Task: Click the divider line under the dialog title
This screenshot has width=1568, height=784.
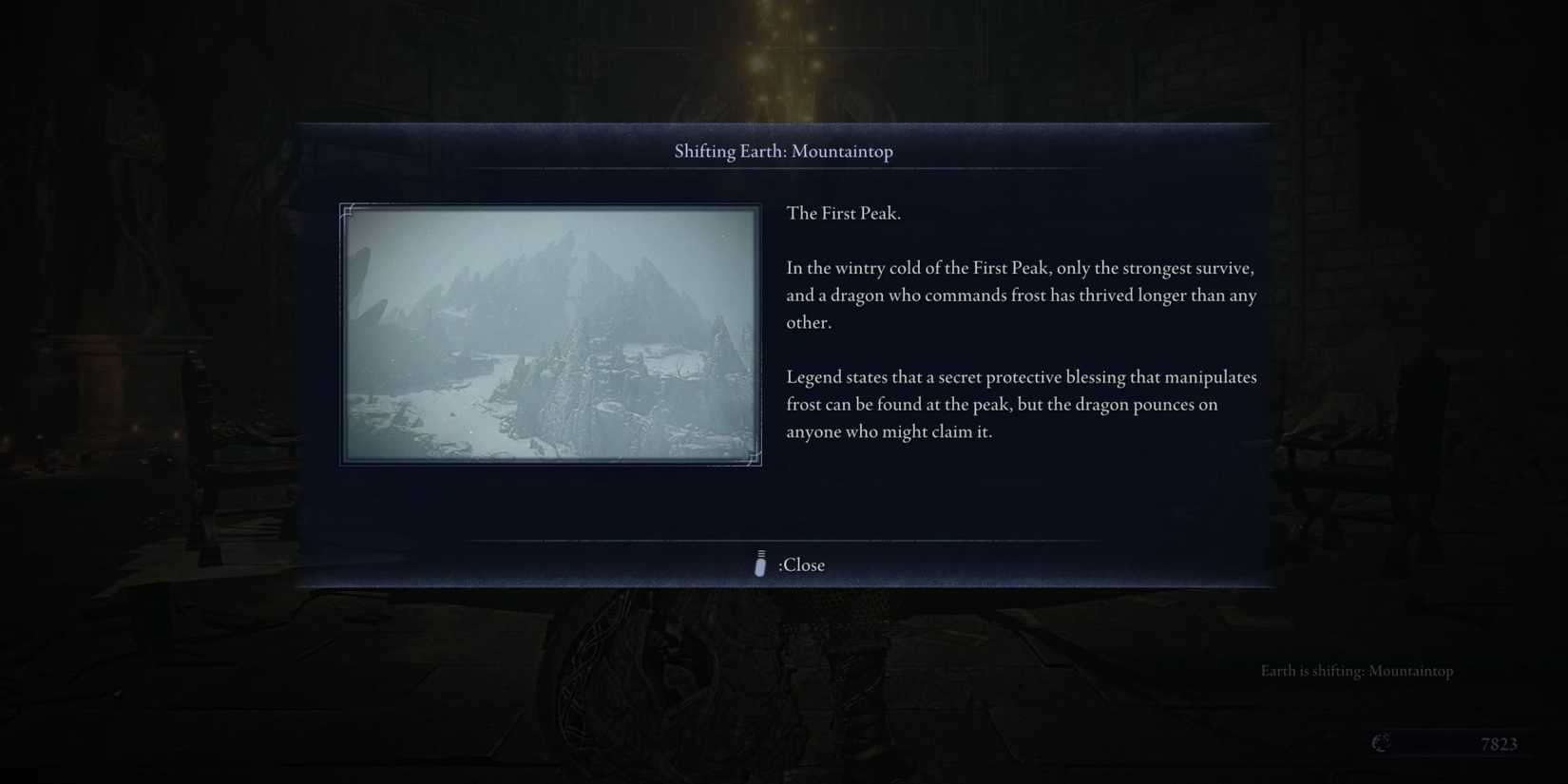Action: pyautogui.click(x=783, y=169)
